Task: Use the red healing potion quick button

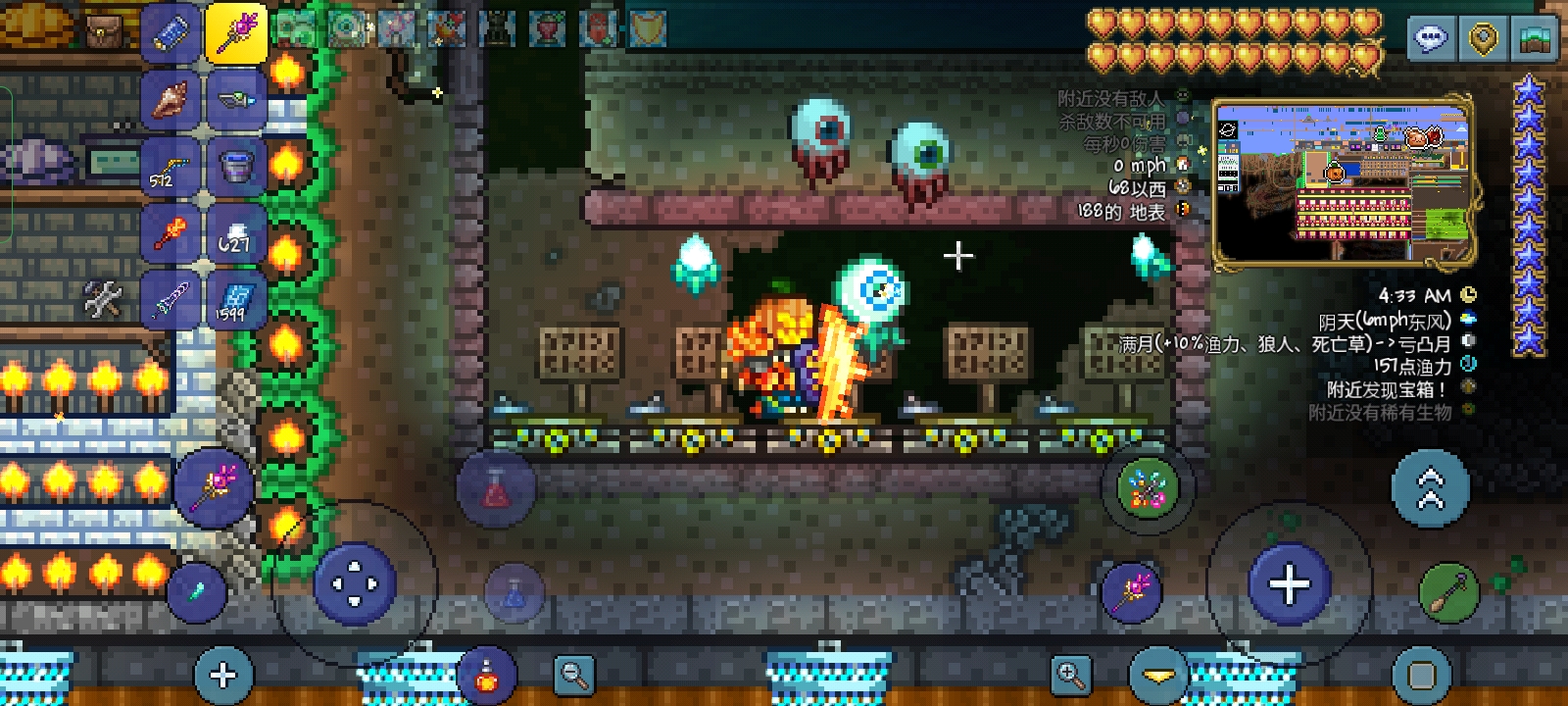Action: coord(496,487)
